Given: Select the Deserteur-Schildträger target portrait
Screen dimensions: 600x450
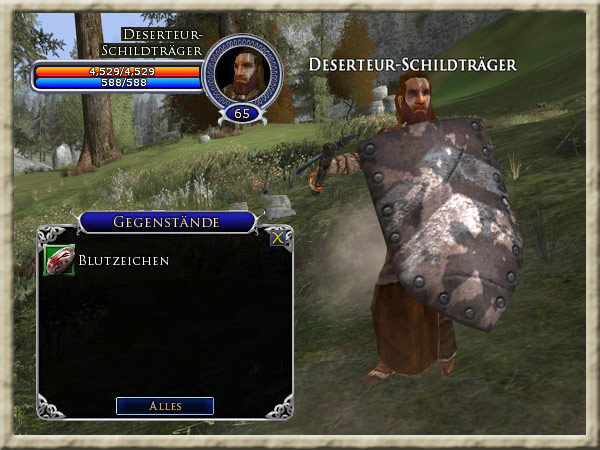Looking at the screenshot, I should click(x=242, y=74).
